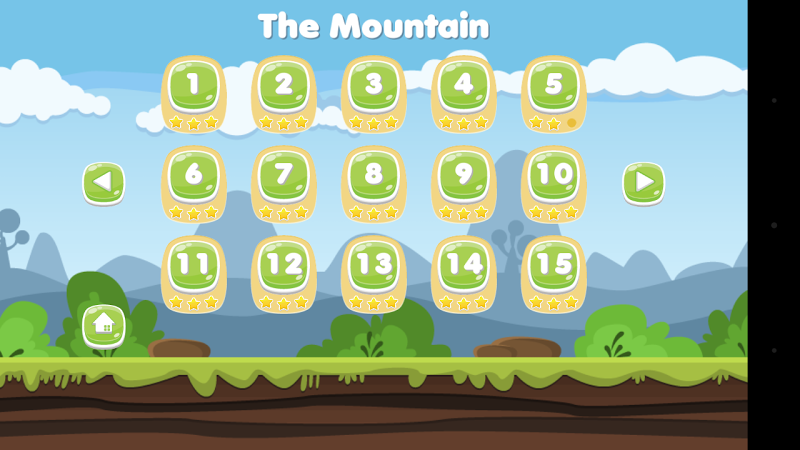Start level 4
800x450 pixels.
[x=464, y=88]
